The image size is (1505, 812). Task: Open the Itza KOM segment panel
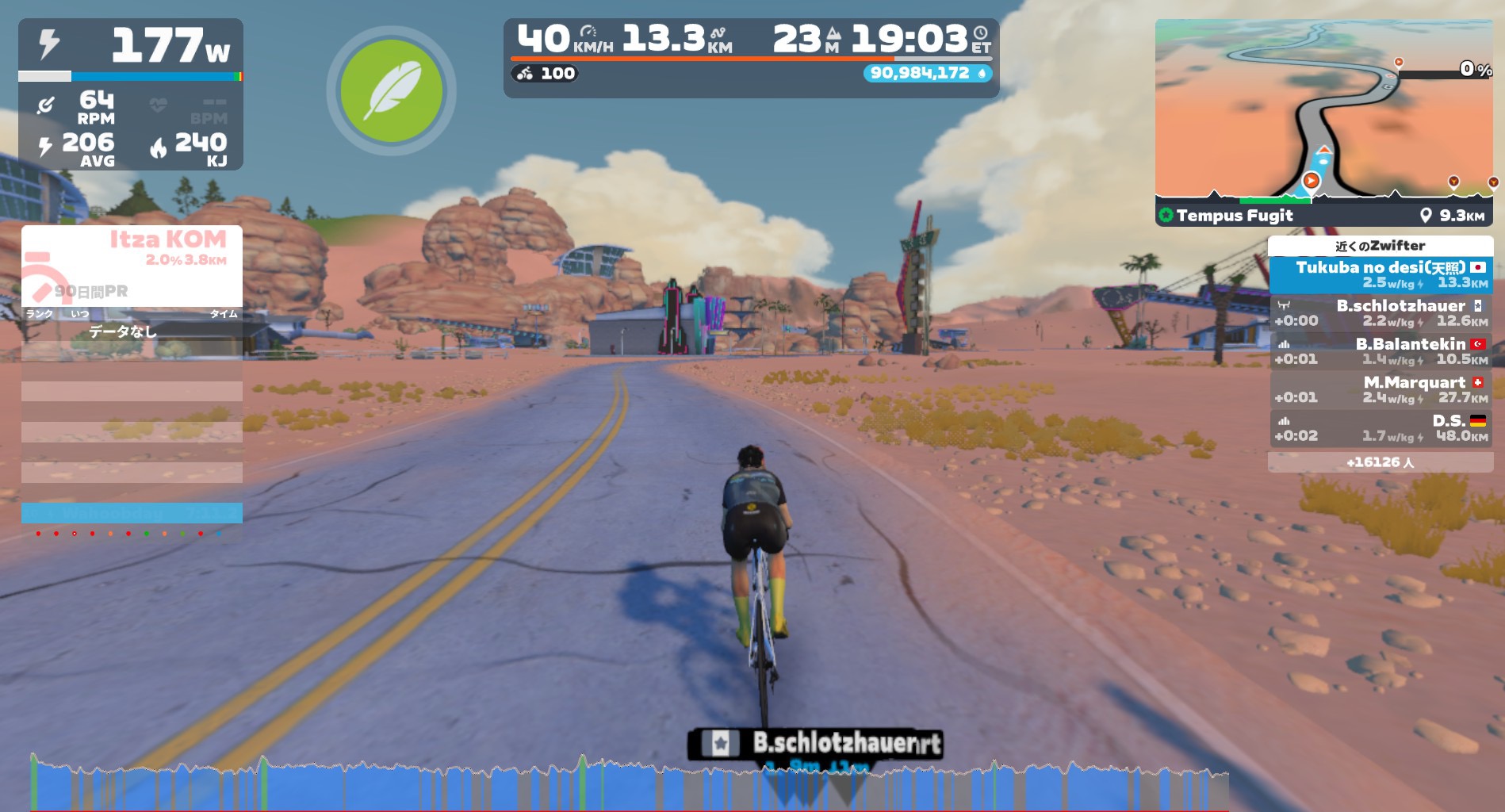click(x=132, y=265)
